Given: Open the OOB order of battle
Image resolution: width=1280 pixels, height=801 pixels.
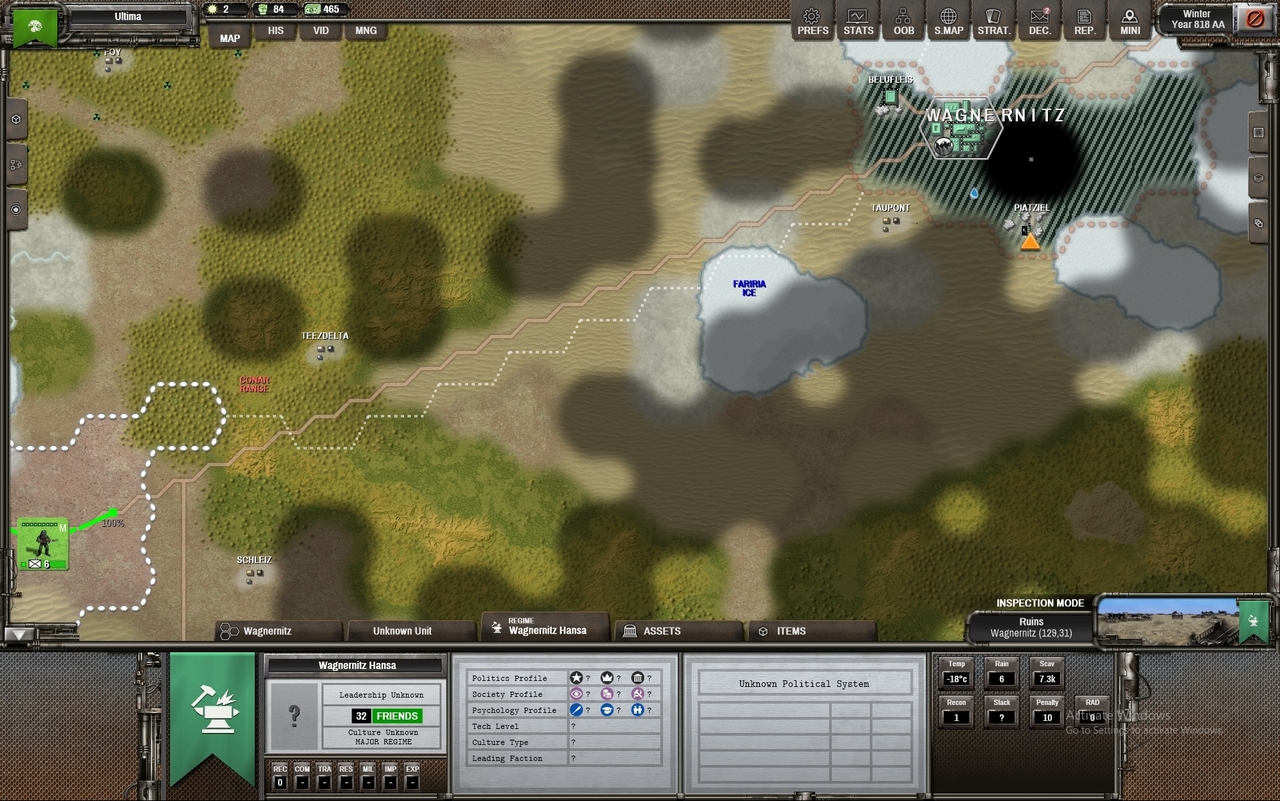Looking at the screenshot, I should coord(903,20).
